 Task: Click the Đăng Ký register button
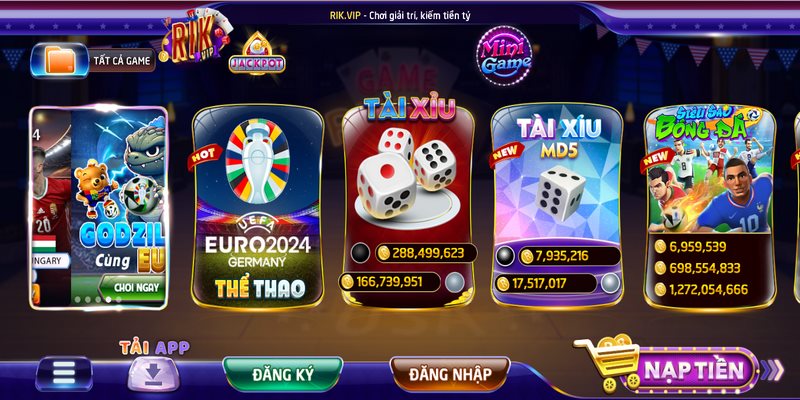[x=283, y=374]
